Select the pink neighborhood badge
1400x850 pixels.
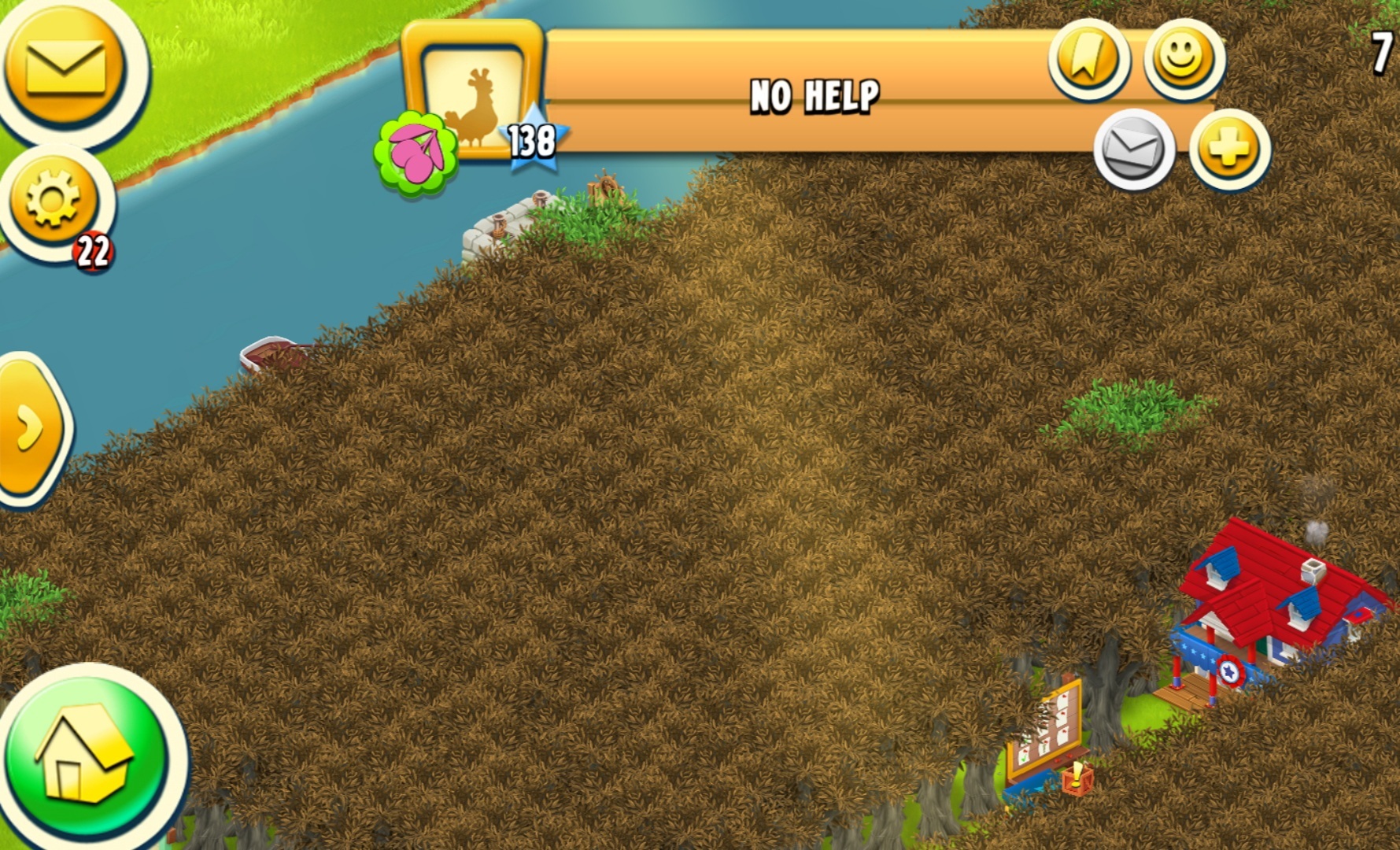pos(416,153)
